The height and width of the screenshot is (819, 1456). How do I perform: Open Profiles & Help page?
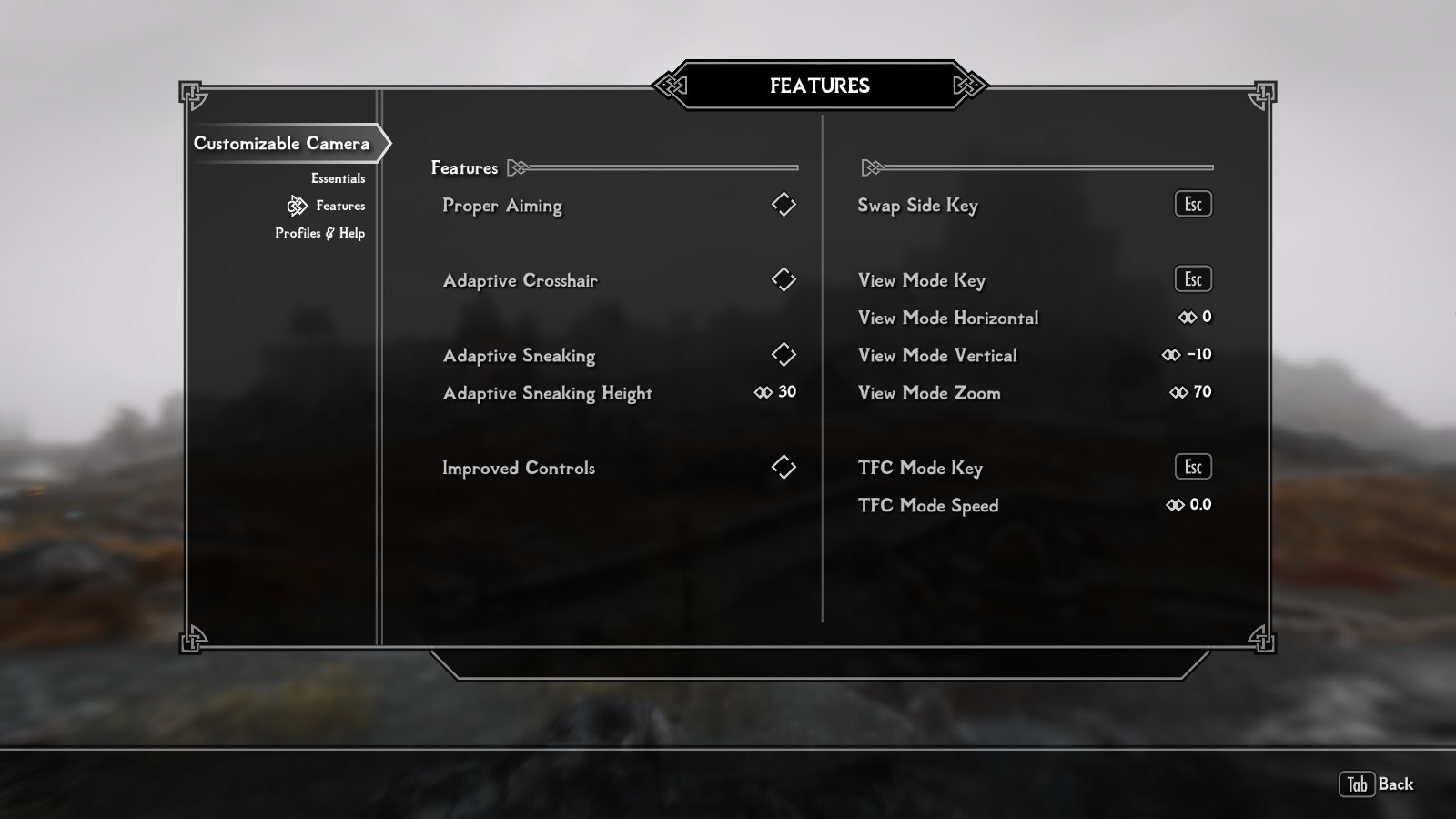point(319,233)
